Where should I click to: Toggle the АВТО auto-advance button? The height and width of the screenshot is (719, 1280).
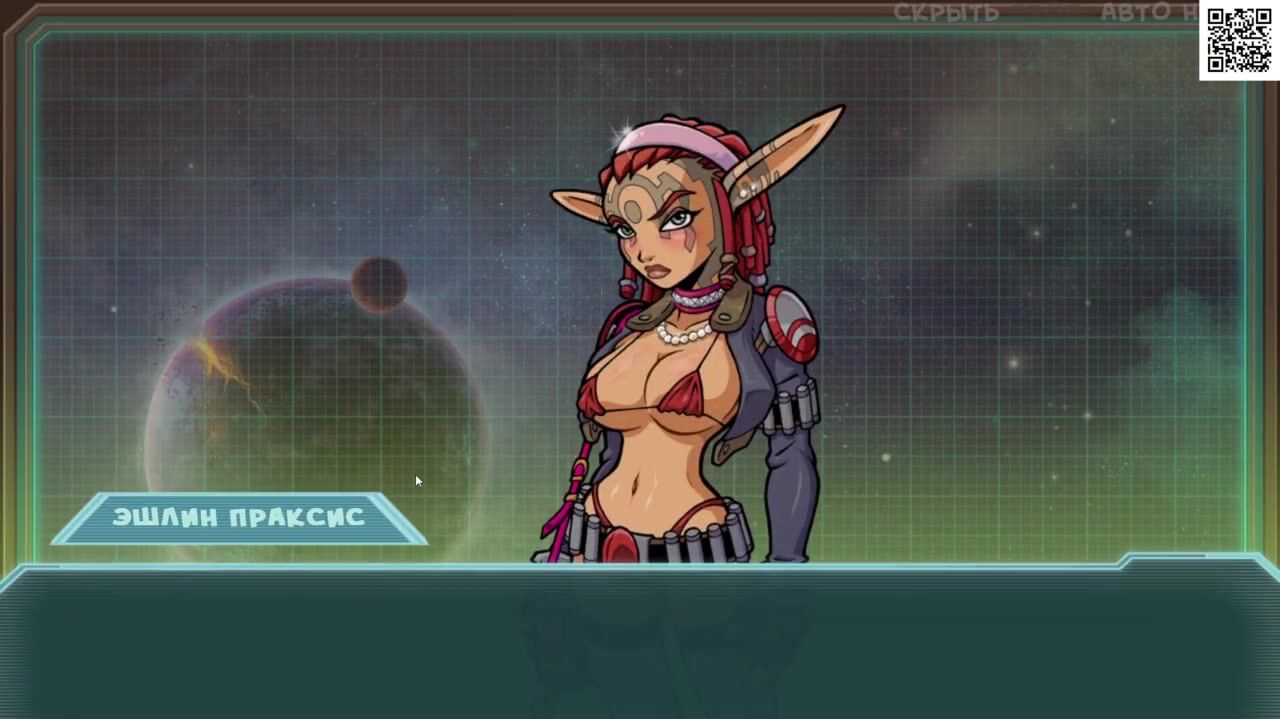[1135, 13]
